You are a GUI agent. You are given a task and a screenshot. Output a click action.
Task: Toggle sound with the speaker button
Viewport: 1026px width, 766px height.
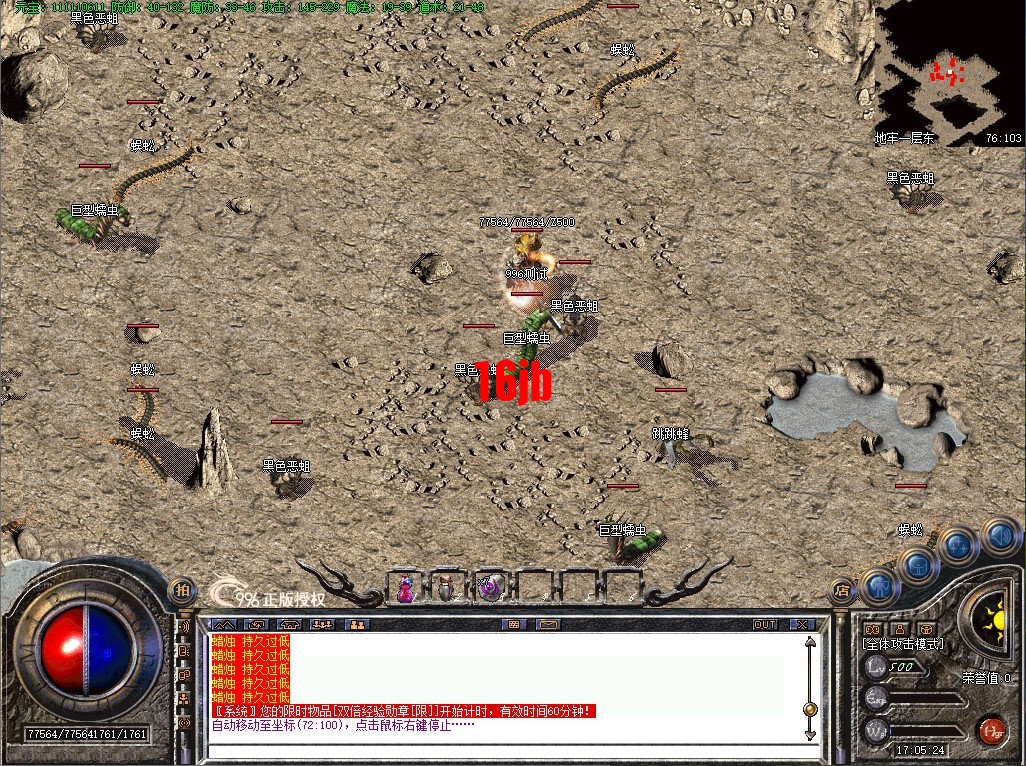pos(1000,535)
